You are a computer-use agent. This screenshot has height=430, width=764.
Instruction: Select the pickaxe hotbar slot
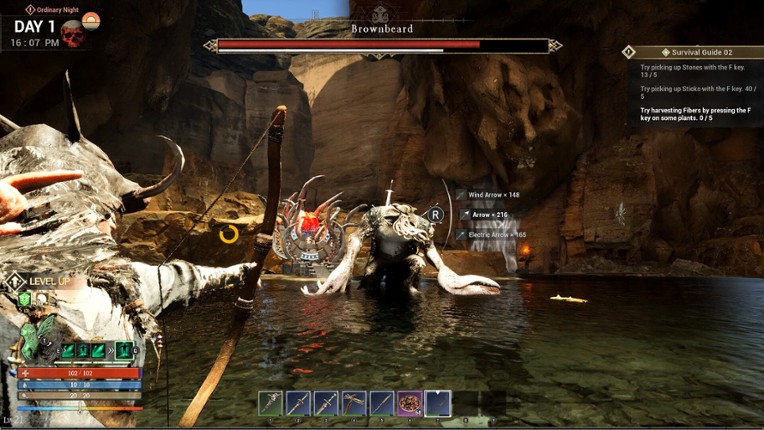click(x=354, y=403)
